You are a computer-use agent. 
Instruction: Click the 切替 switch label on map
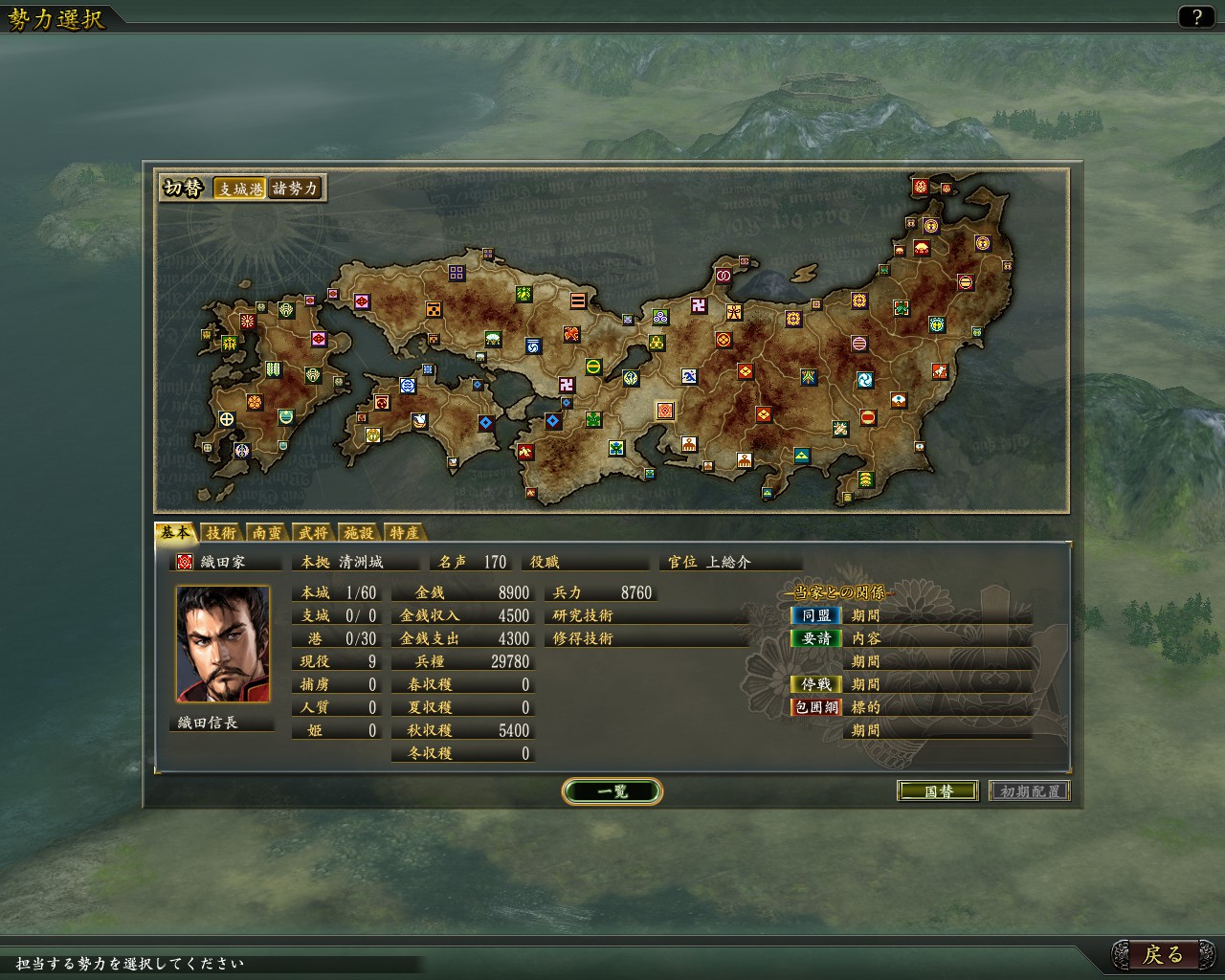(x=183, y=189)
